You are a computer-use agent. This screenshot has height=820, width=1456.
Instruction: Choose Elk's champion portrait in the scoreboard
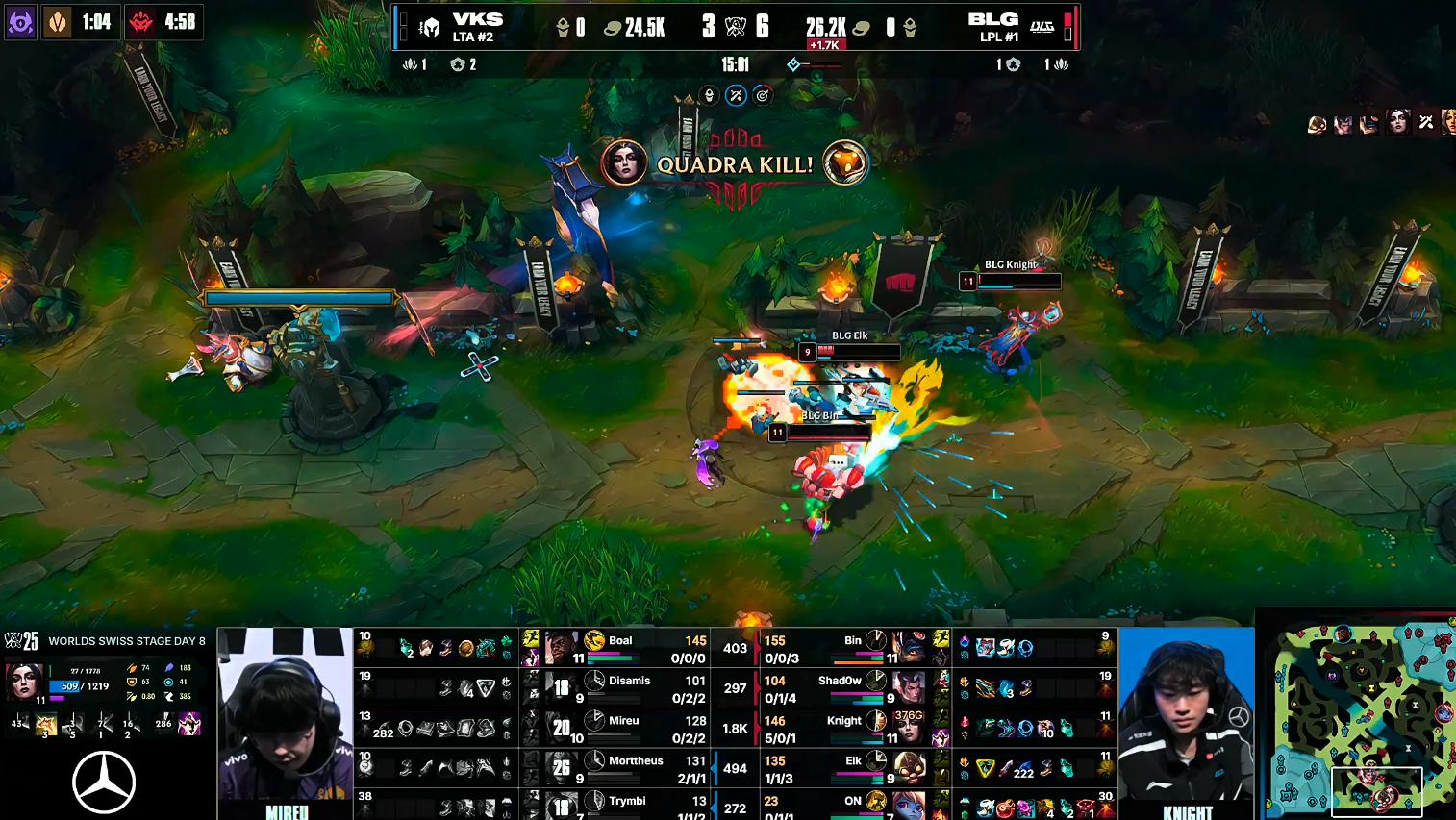(910, 768)
